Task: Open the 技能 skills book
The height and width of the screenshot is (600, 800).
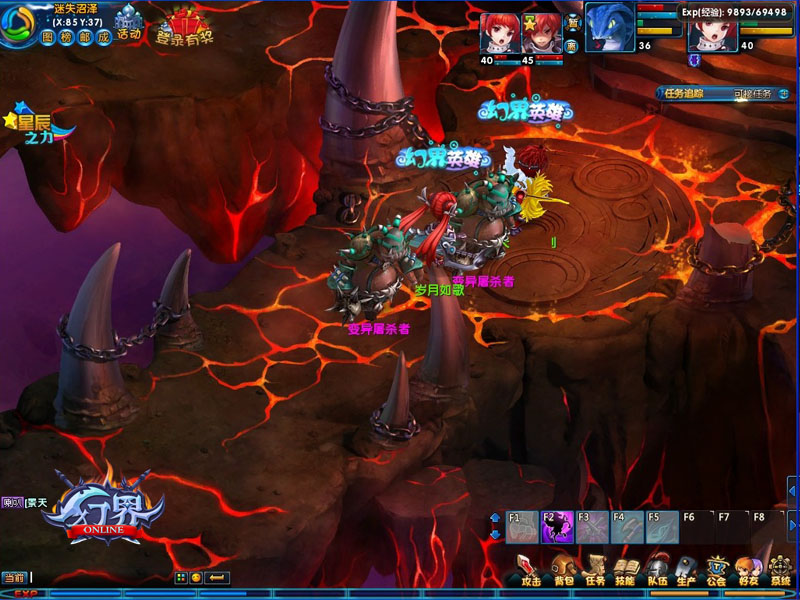Action: [625, 571]
